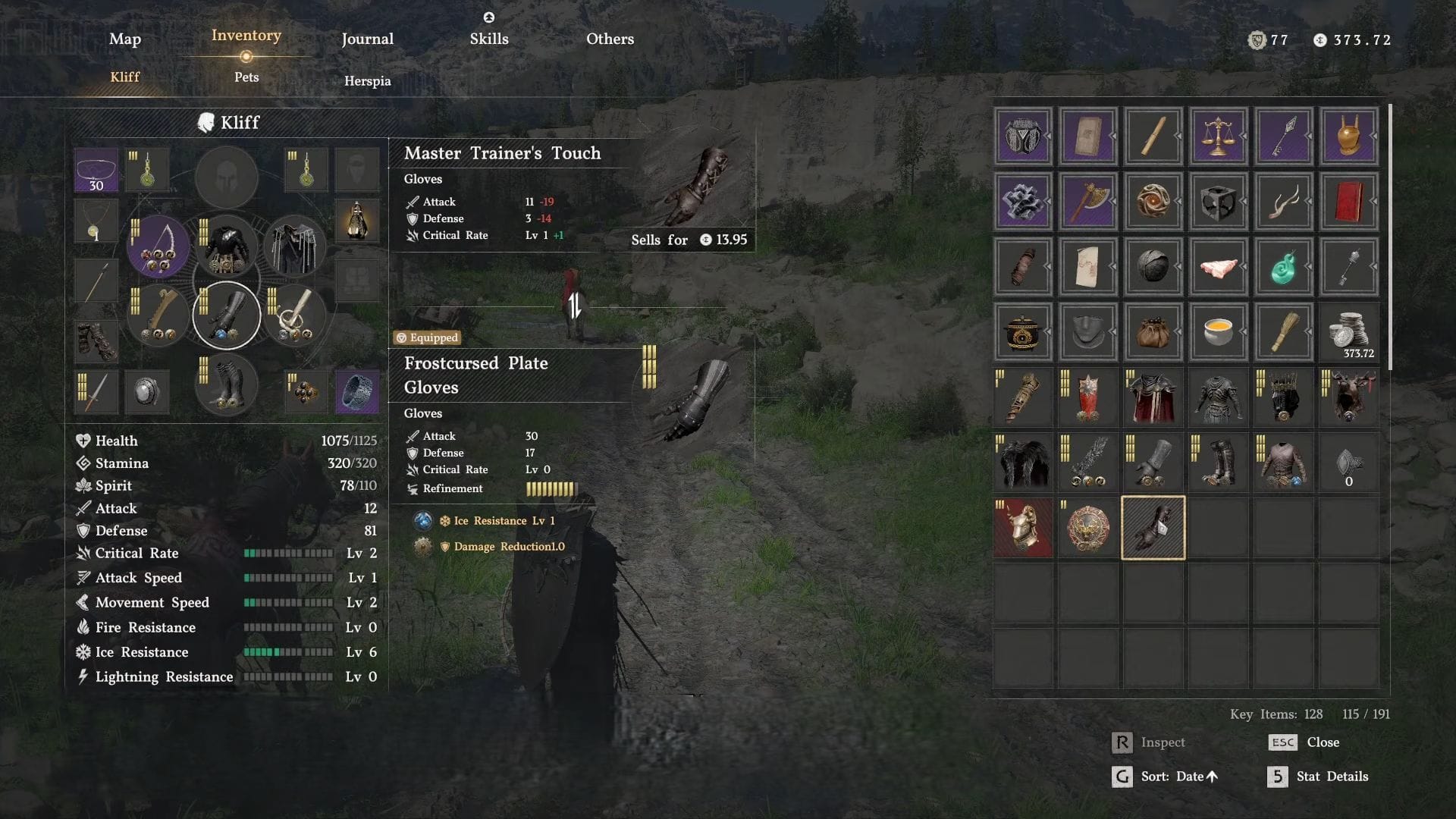Select the golden cuirass item

pyautogui.click(x=1348, y=136)
